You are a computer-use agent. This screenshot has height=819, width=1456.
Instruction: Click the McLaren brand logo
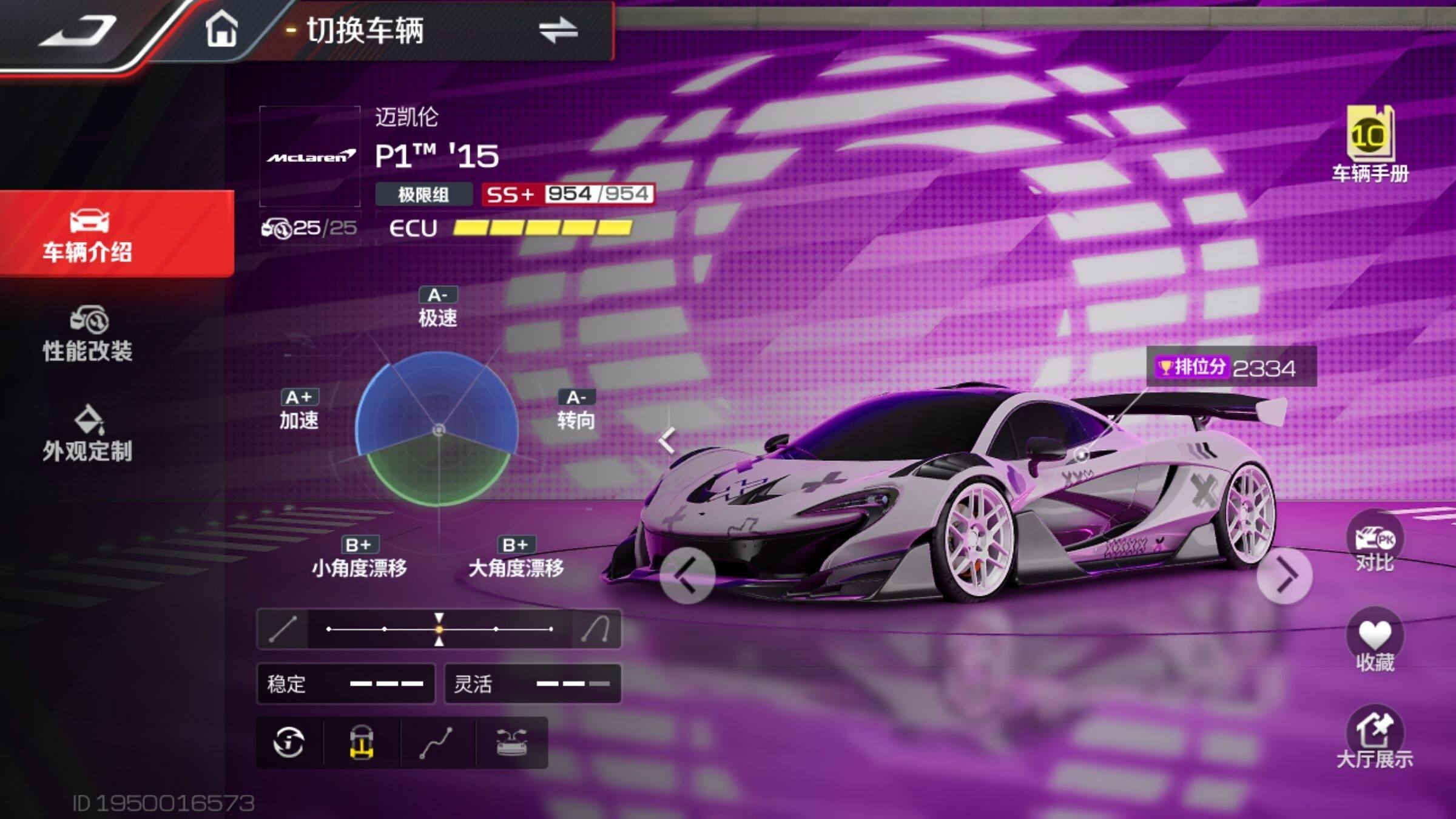pyautogui.click(x=310, y=157)
